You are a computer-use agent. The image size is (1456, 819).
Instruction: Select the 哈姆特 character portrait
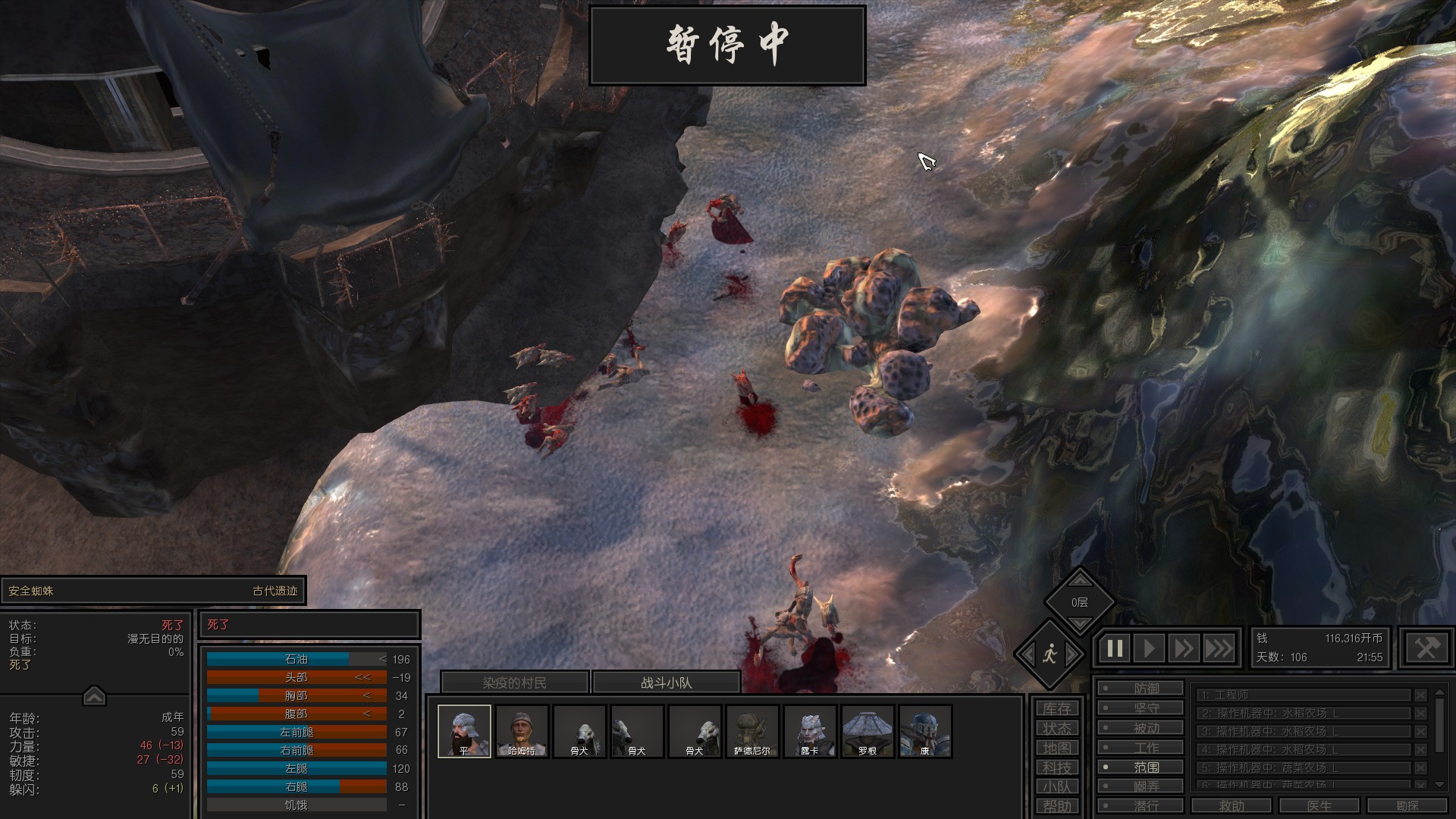point(522,731)
